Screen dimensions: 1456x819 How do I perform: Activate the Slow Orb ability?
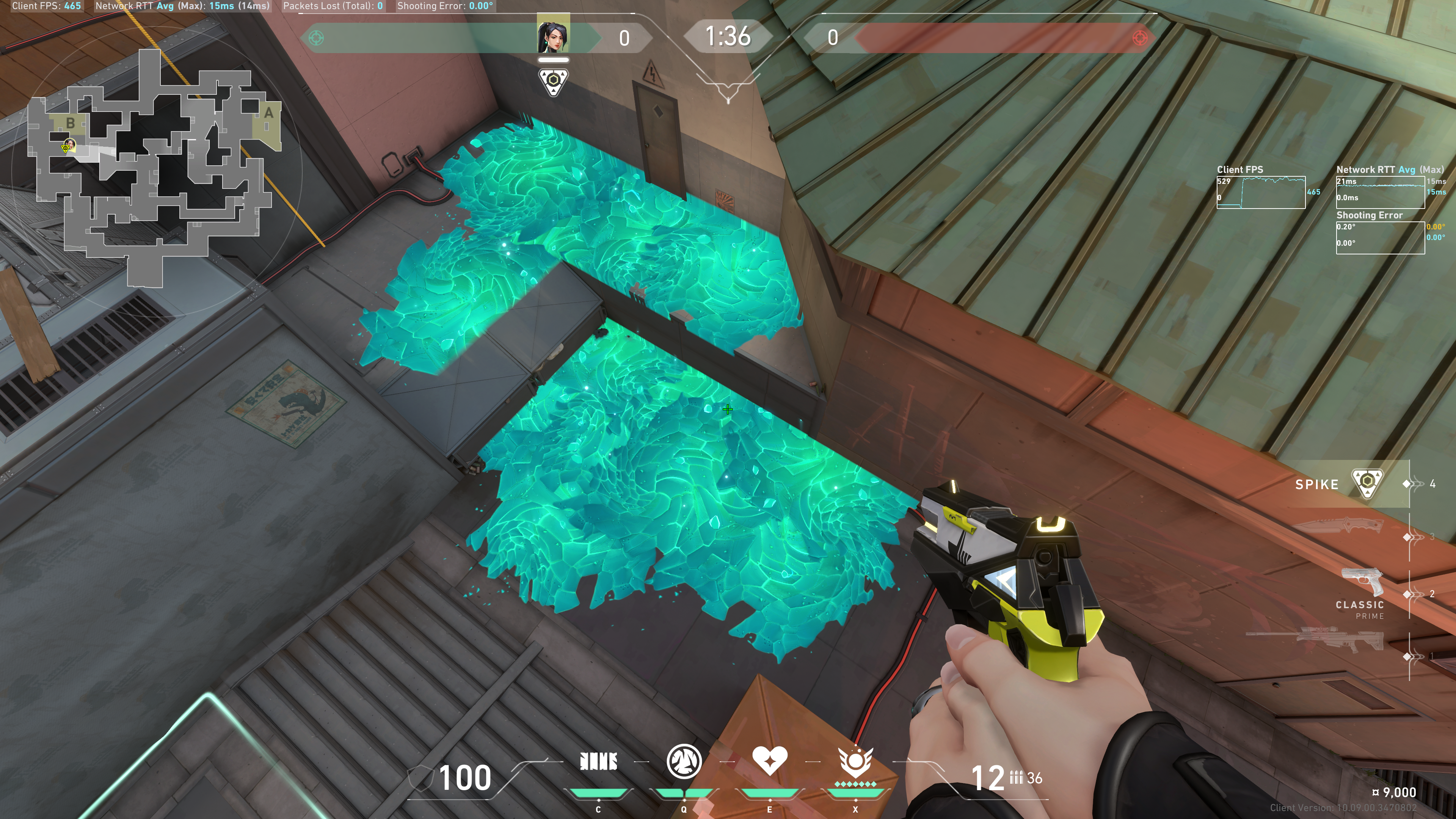pyautogui.click(x=684, y=761)
